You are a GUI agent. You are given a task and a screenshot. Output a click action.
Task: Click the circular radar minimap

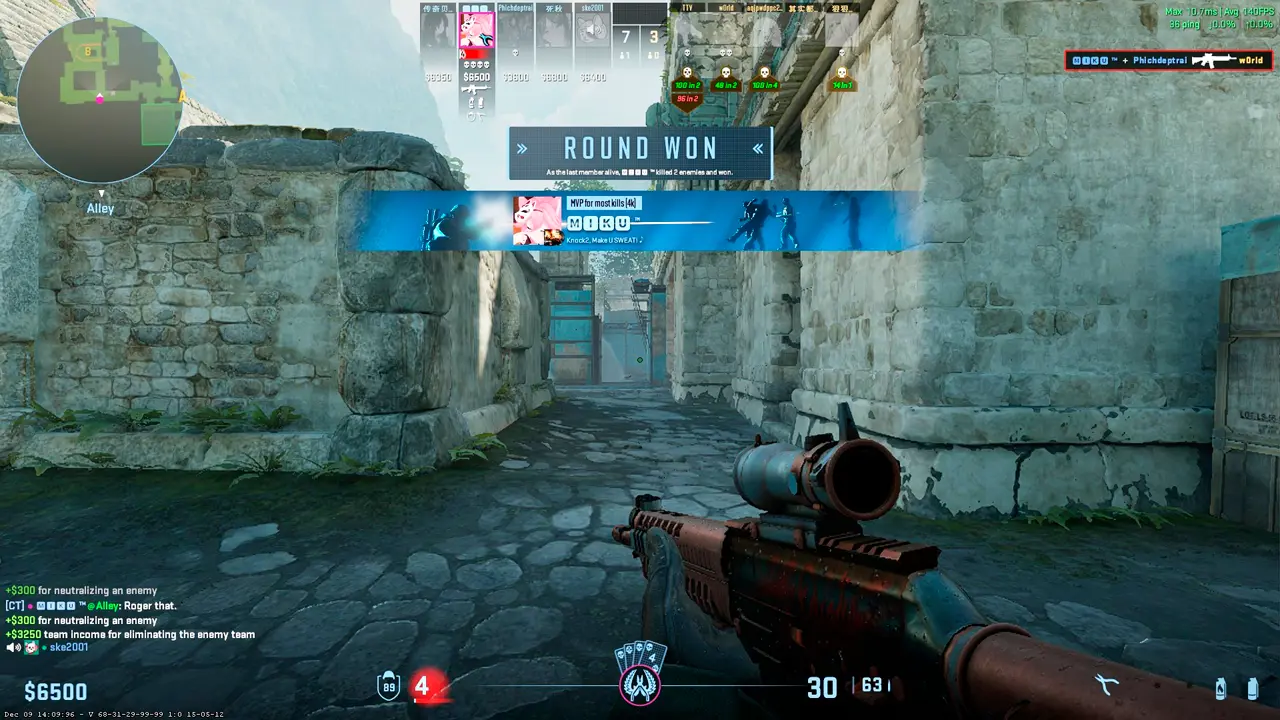pyautogui.click(x=99, y=99)
